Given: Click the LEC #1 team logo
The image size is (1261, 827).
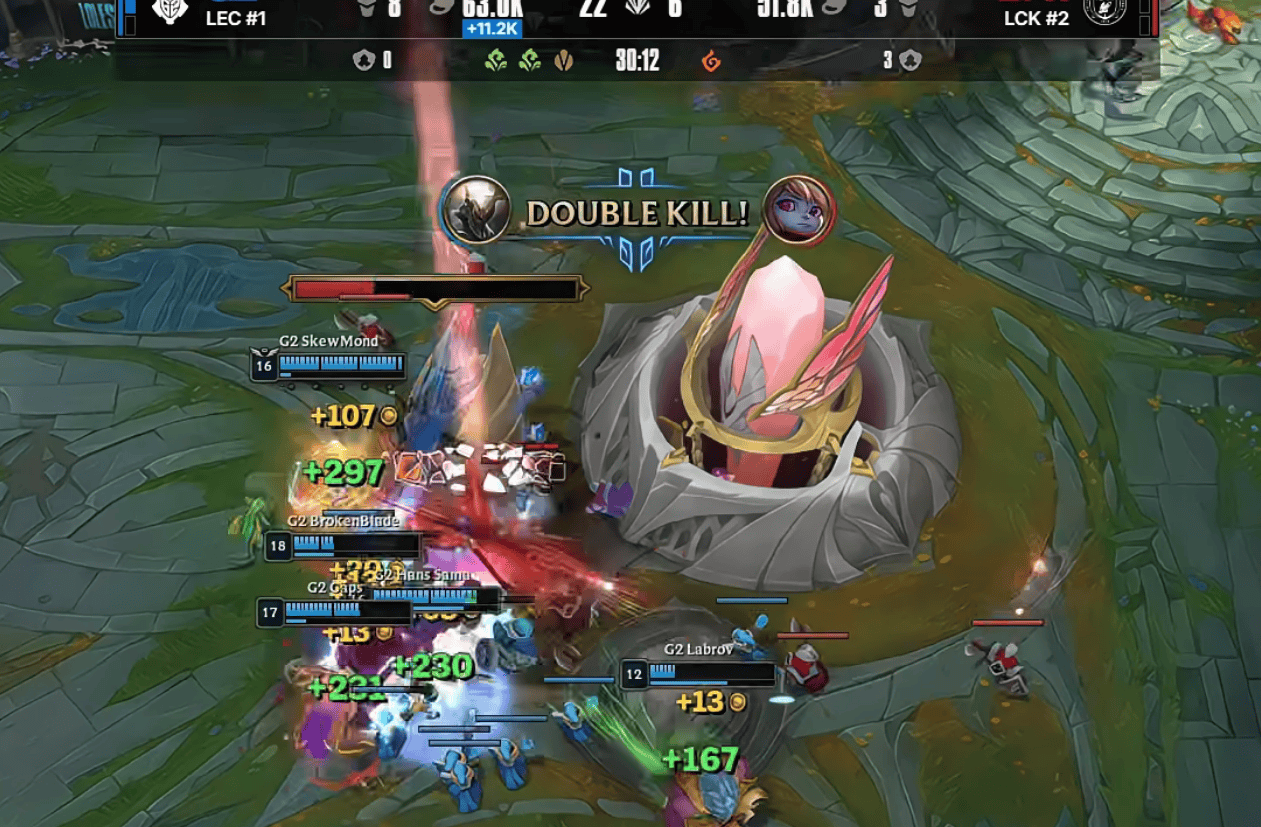Looking at the screenshot, I should coord(170,12).
